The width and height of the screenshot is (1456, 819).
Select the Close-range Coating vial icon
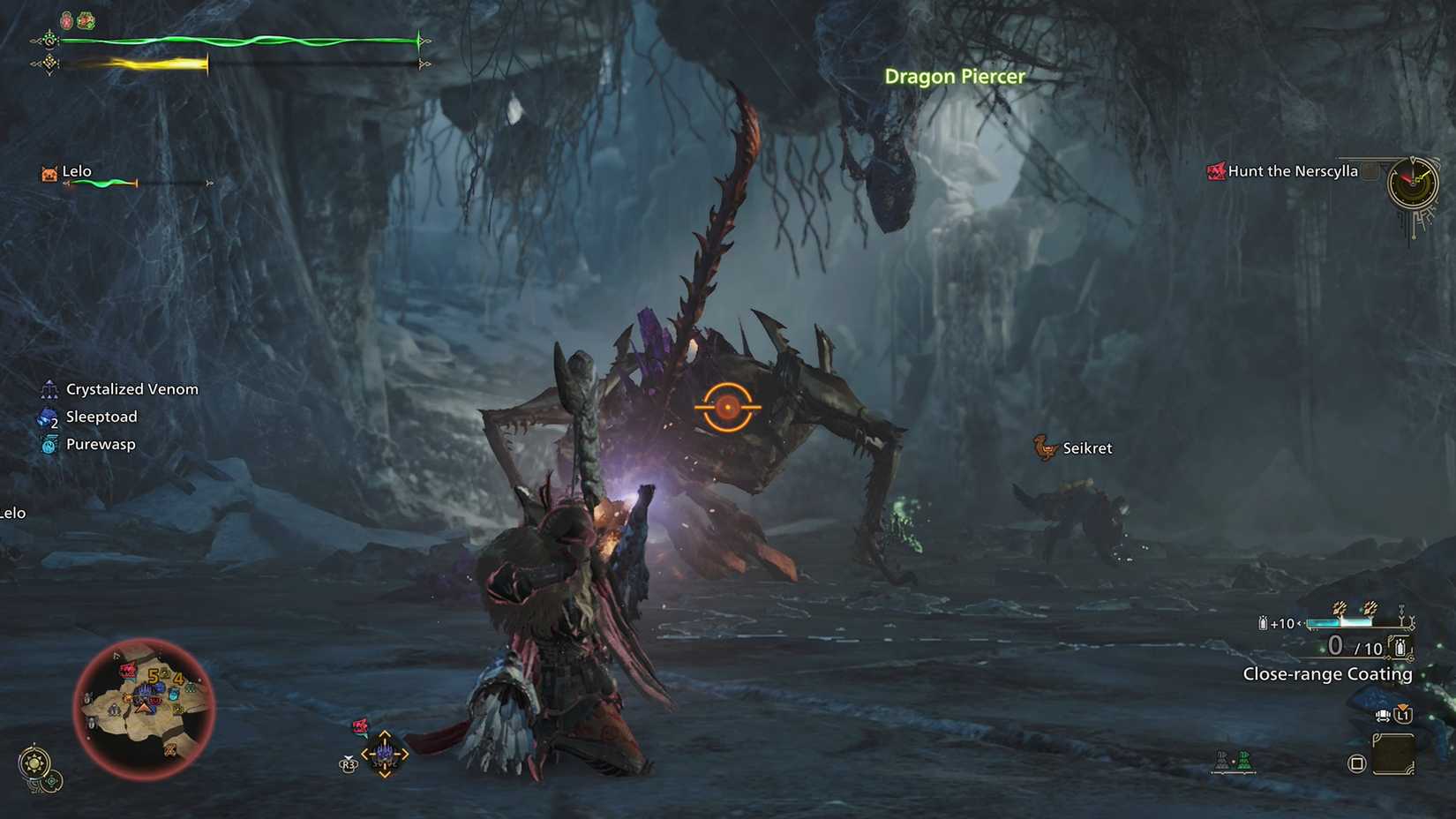(x=1400, y=647)
